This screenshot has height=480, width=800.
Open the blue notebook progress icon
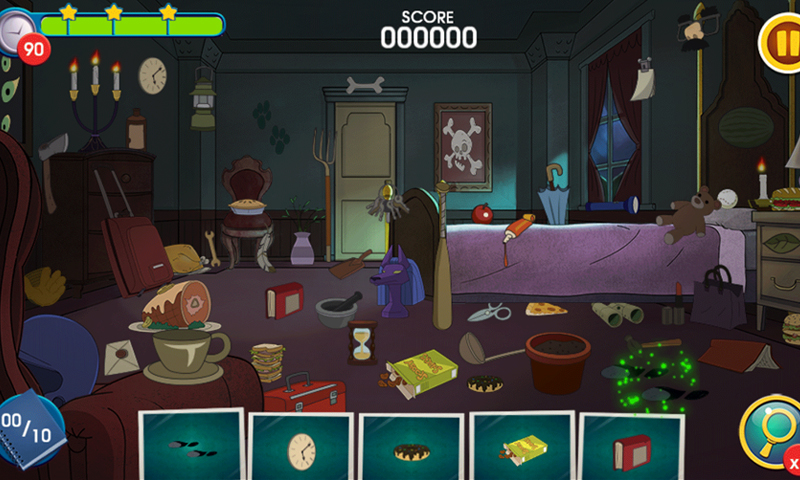[x=28, y=430]
